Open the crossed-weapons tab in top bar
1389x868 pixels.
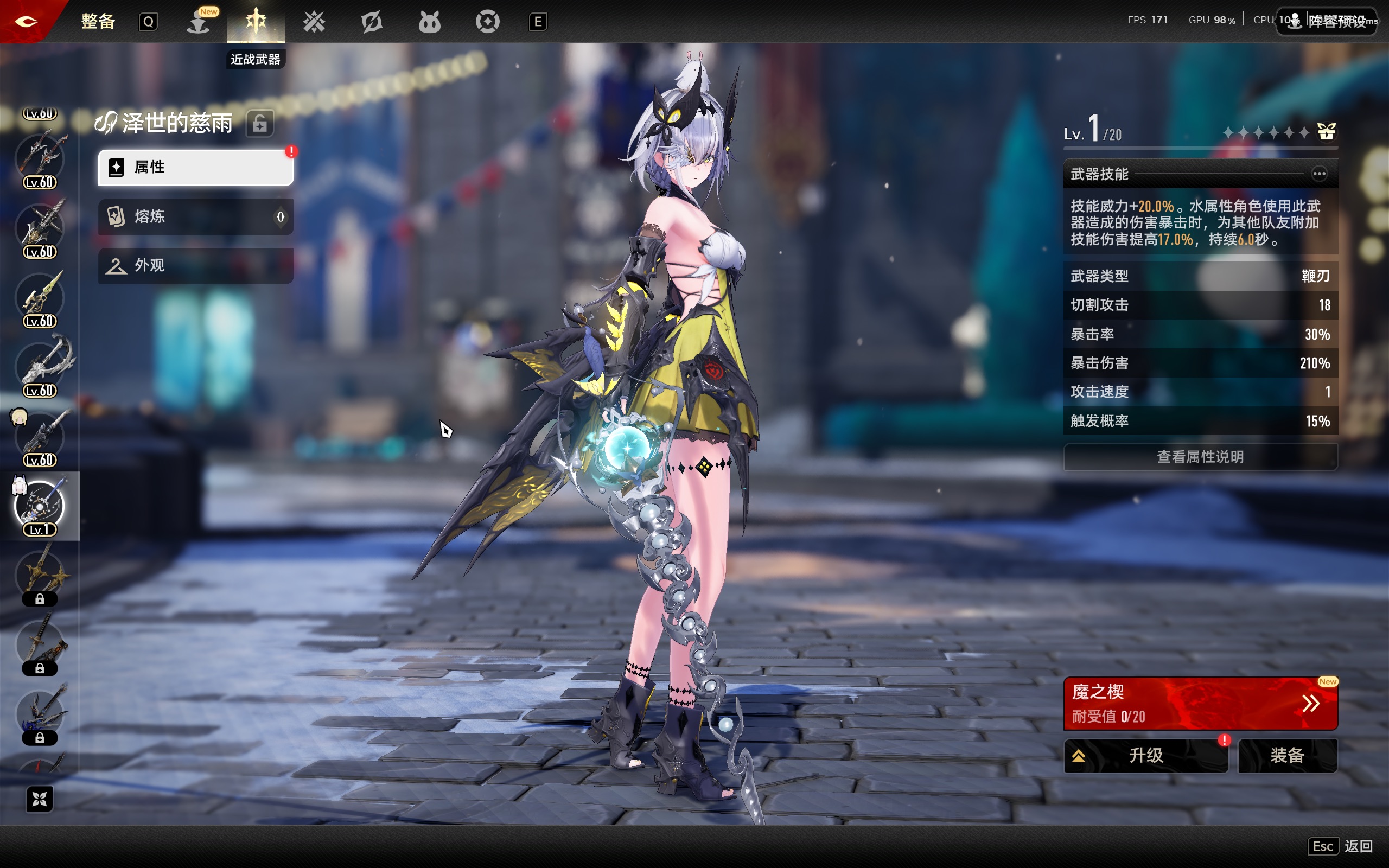(314, 22)
